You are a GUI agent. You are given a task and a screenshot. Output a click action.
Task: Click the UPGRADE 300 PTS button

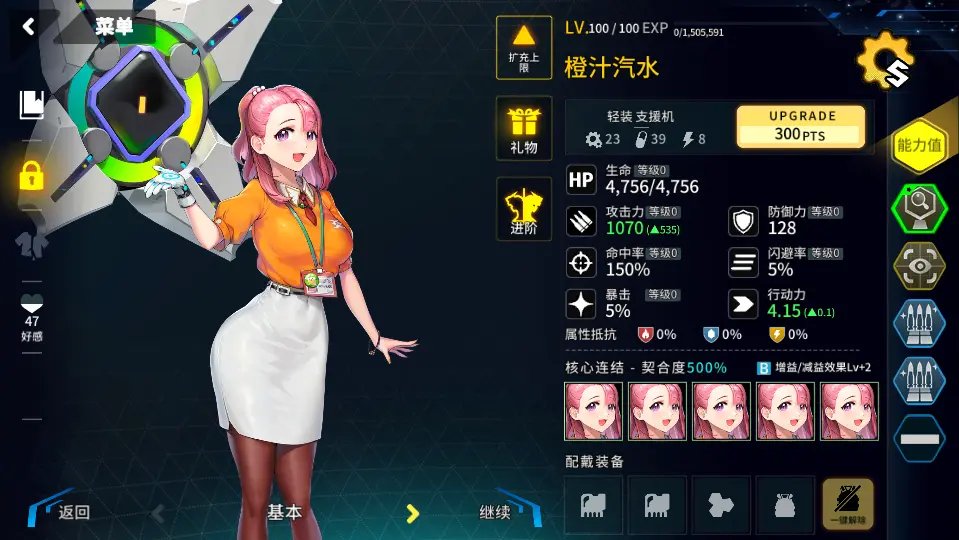click(801, 126)
